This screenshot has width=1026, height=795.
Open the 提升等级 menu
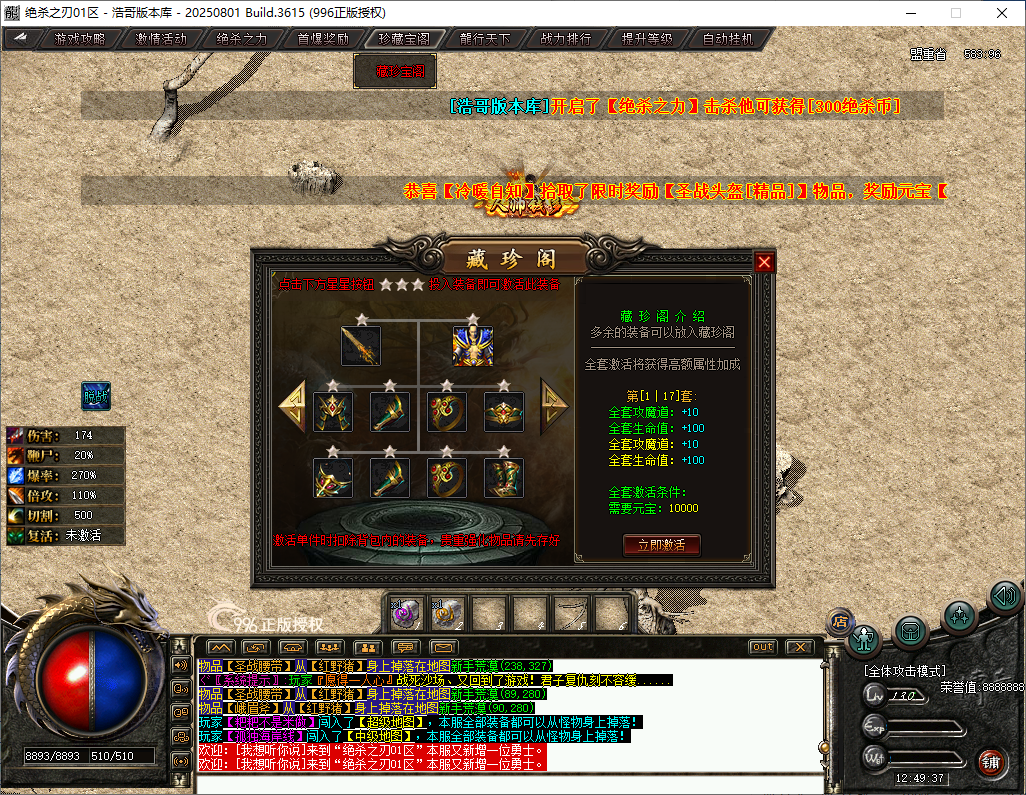646,39
